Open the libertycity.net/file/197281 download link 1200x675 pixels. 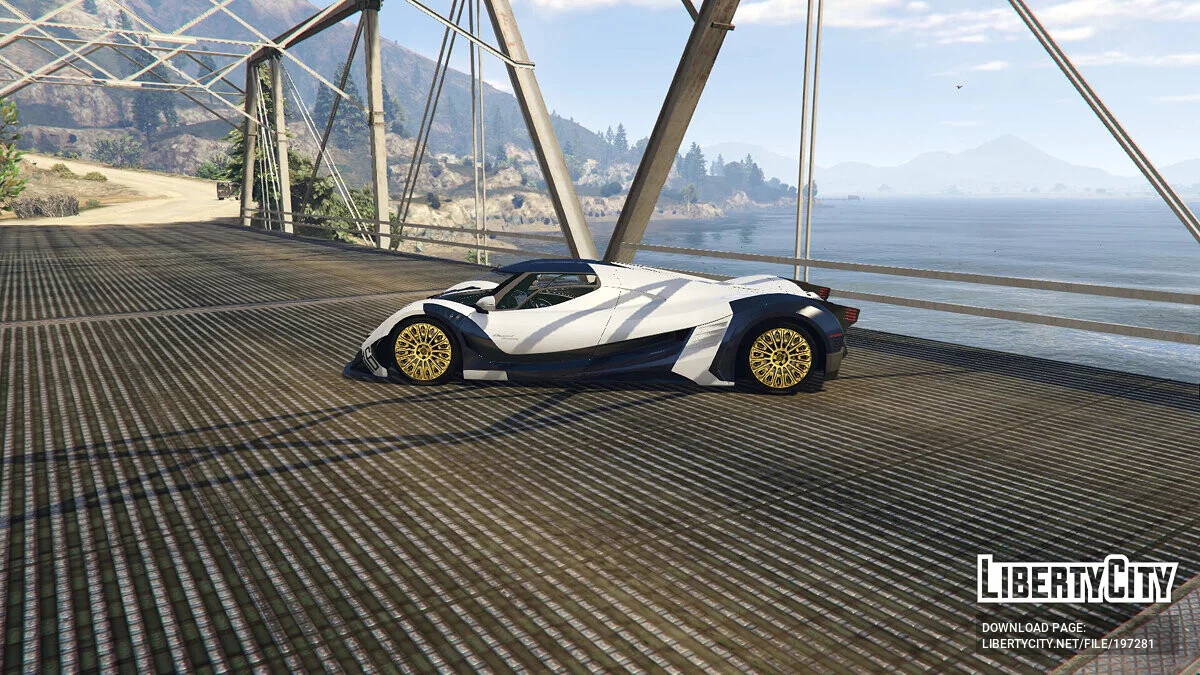click(x=1067, y=644)
